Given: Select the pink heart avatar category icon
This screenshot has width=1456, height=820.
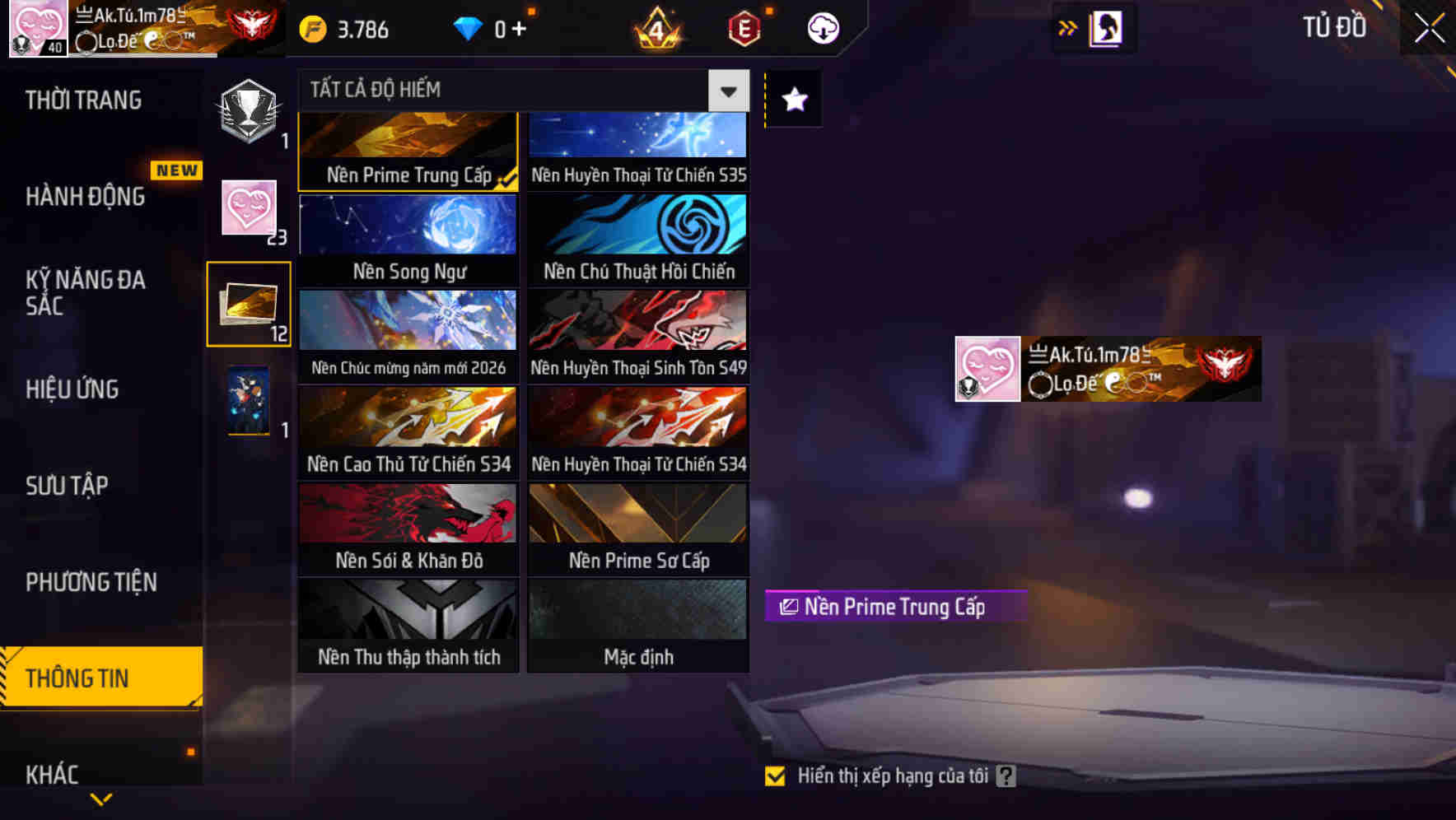Looking at the screenshot, I should coord(249,210).
